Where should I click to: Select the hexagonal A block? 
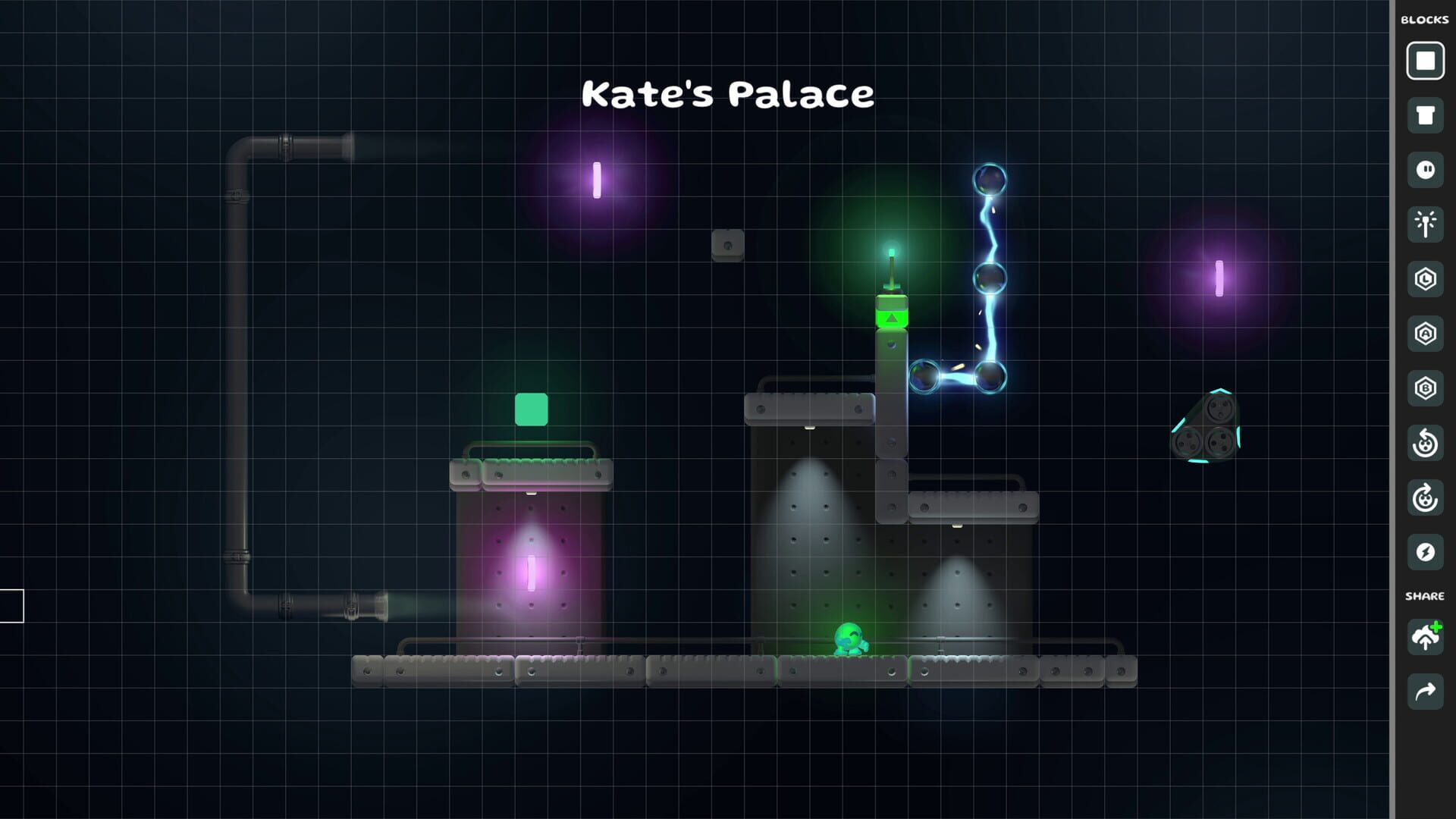1426,334
